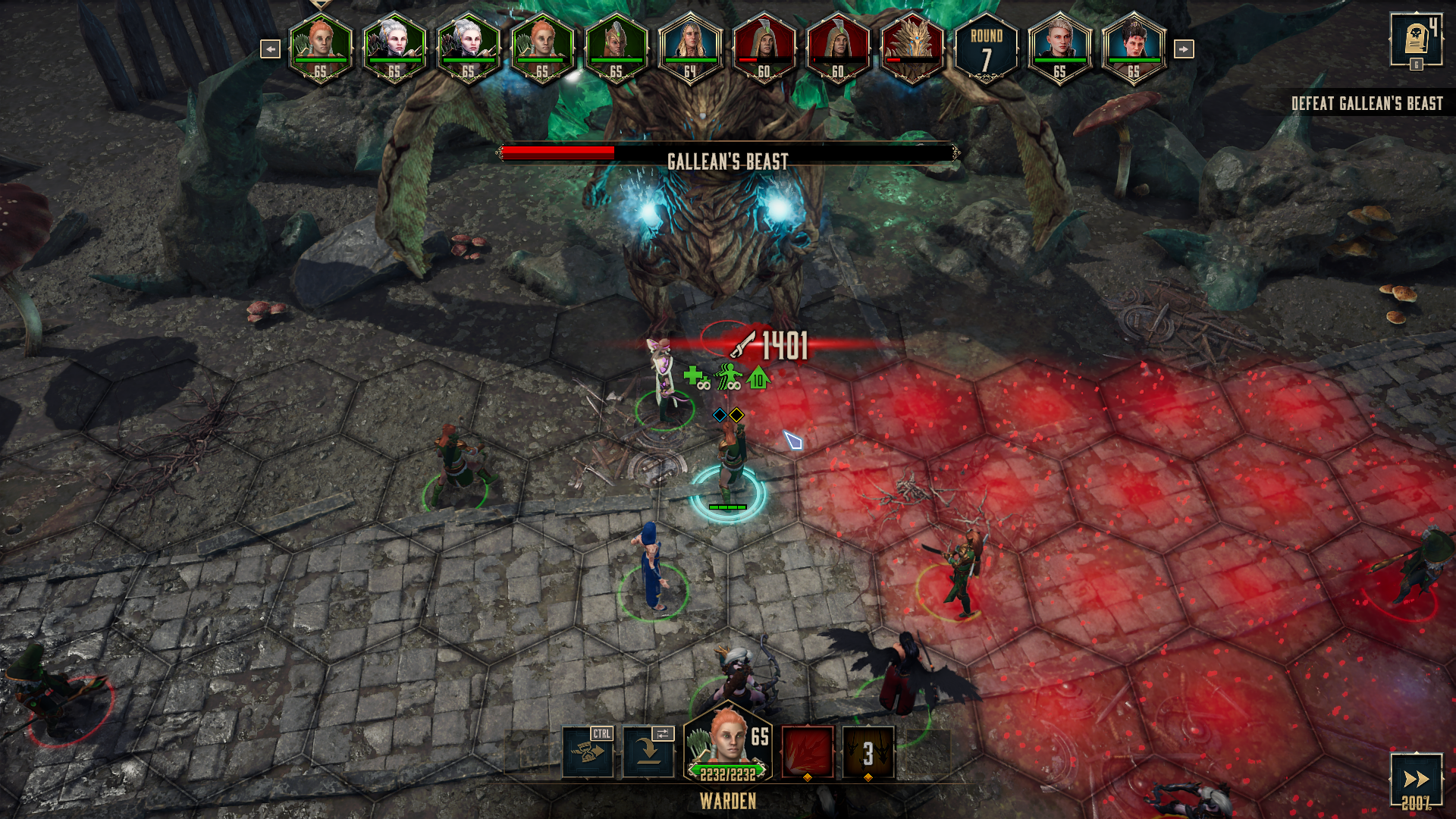This screenshot has width=1456, height=819.
Task: Activate the red slash attack ability
Action: click(x=808, y=752)
